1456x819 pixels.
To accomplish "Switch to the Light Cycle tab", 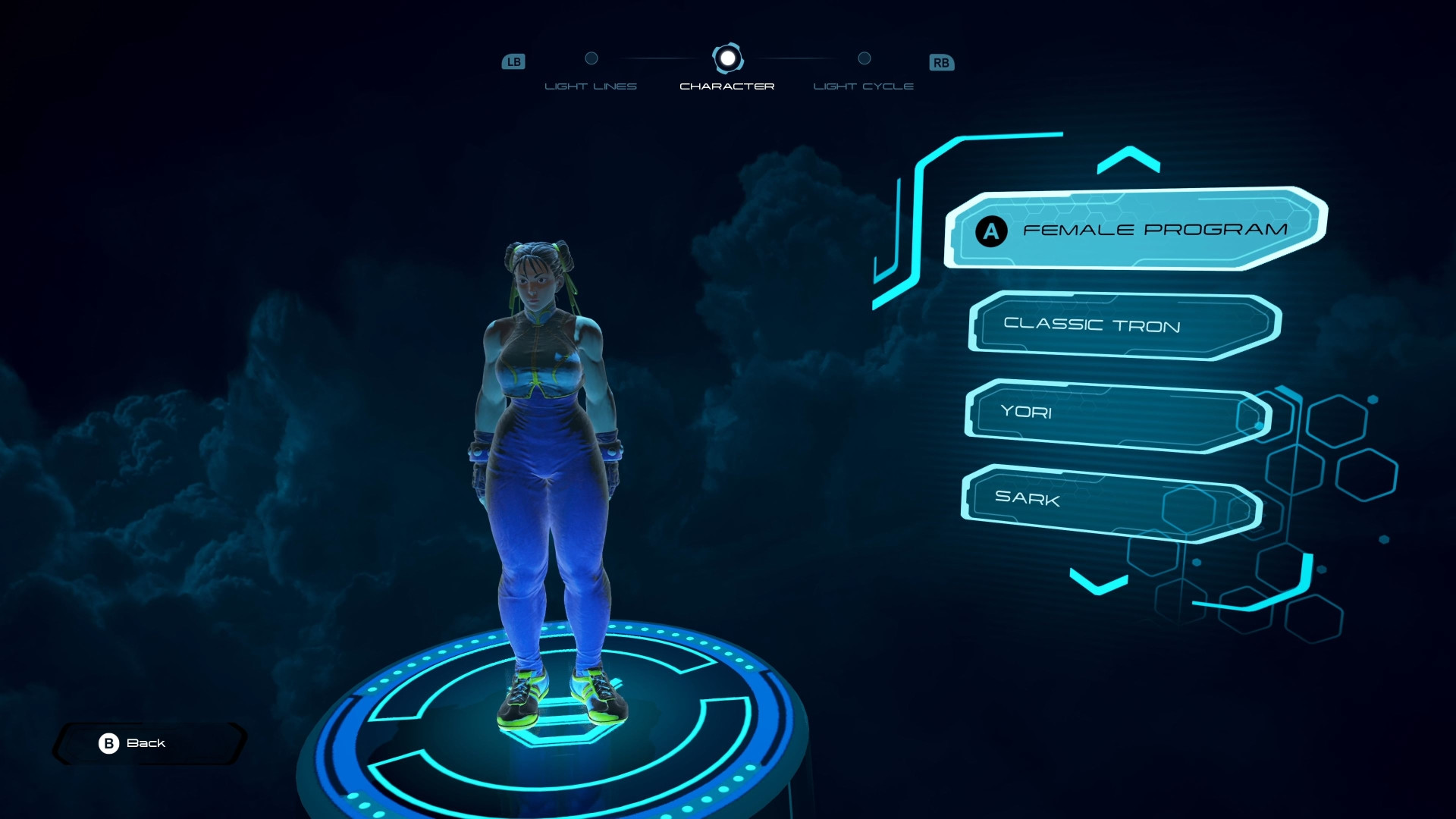I will click(864, 86).
